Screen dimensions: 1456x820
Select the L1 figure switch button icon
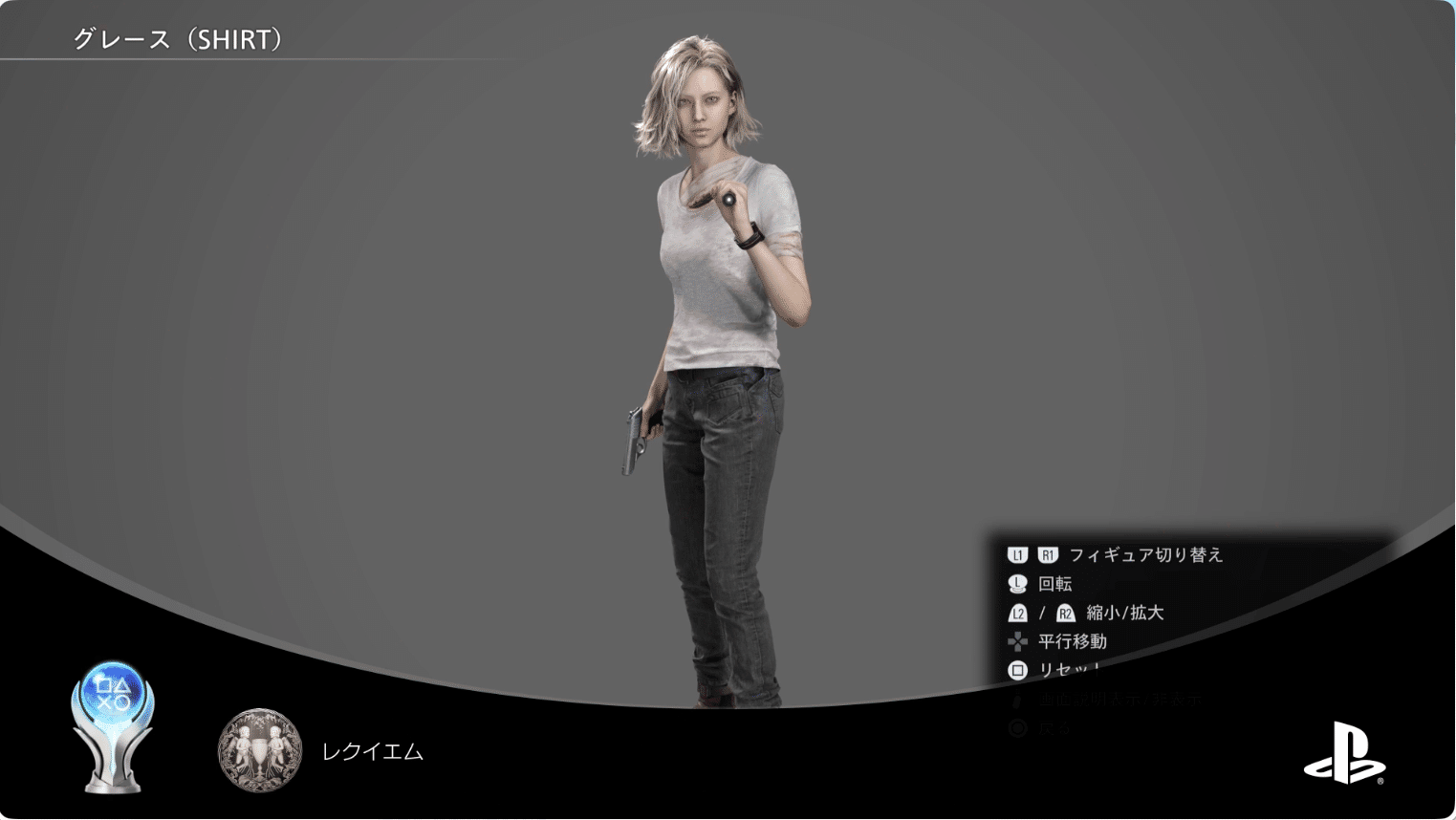pos(1017,553)
